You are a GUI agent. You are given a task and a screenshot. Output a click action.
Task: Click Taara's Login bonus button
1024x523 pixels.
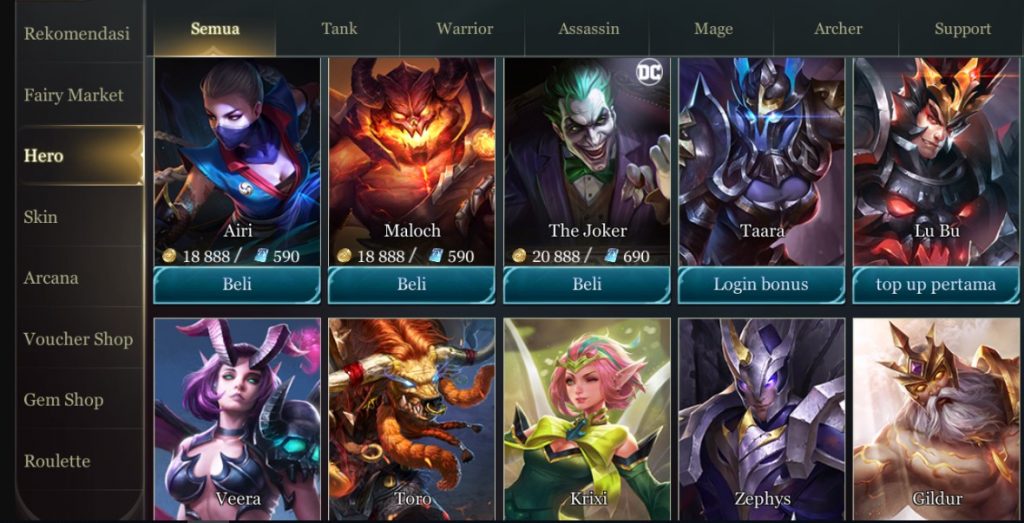click(761, 285)
